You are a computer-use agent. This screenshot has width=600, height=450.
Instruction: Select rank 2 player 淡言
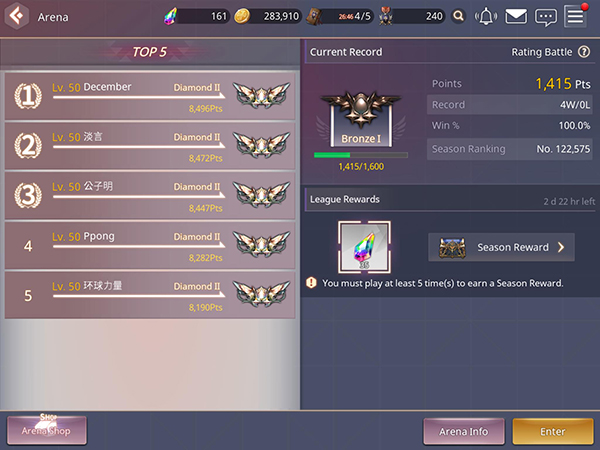150,145
